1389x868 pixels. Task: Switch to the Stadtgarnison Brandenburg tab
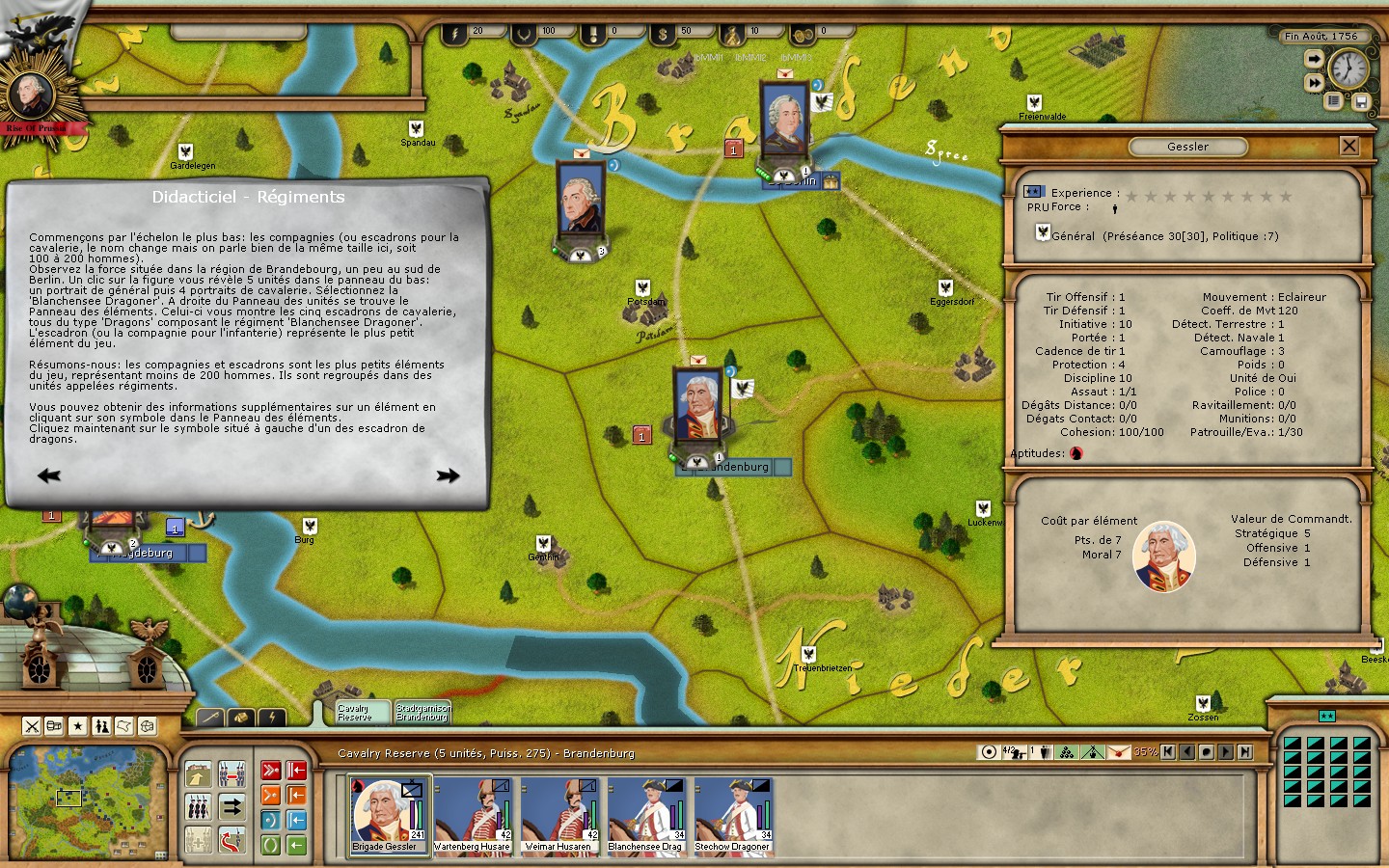click(422, 713)
